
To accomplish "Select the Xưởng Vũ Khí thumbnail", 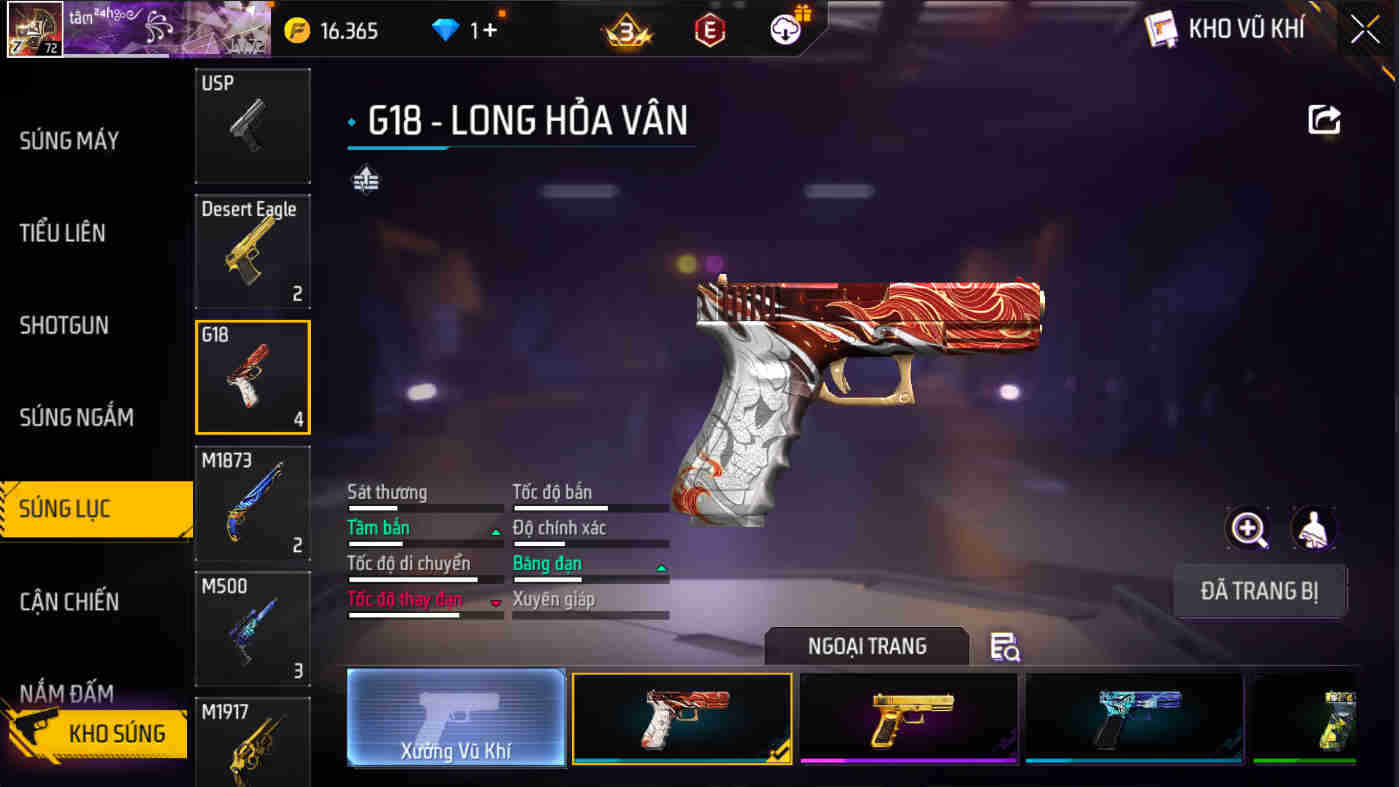I will 456,718.
